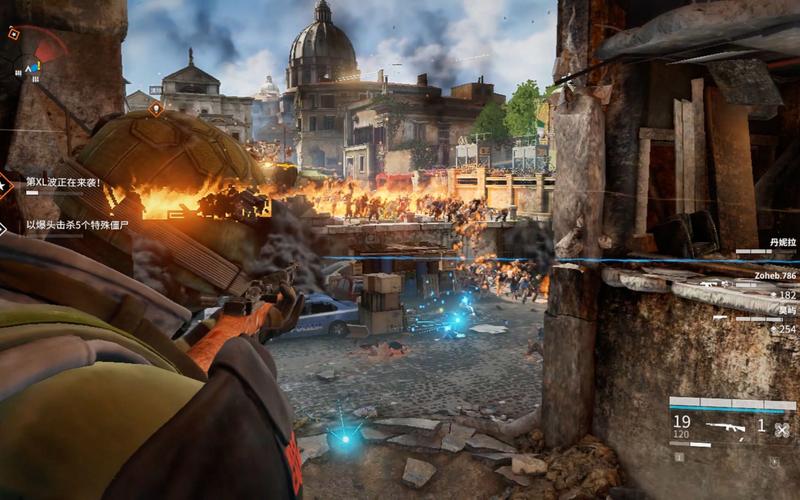The image size is (800, 500).
Task: Click the star icon beside the wave objective
Action: [4, 184]
